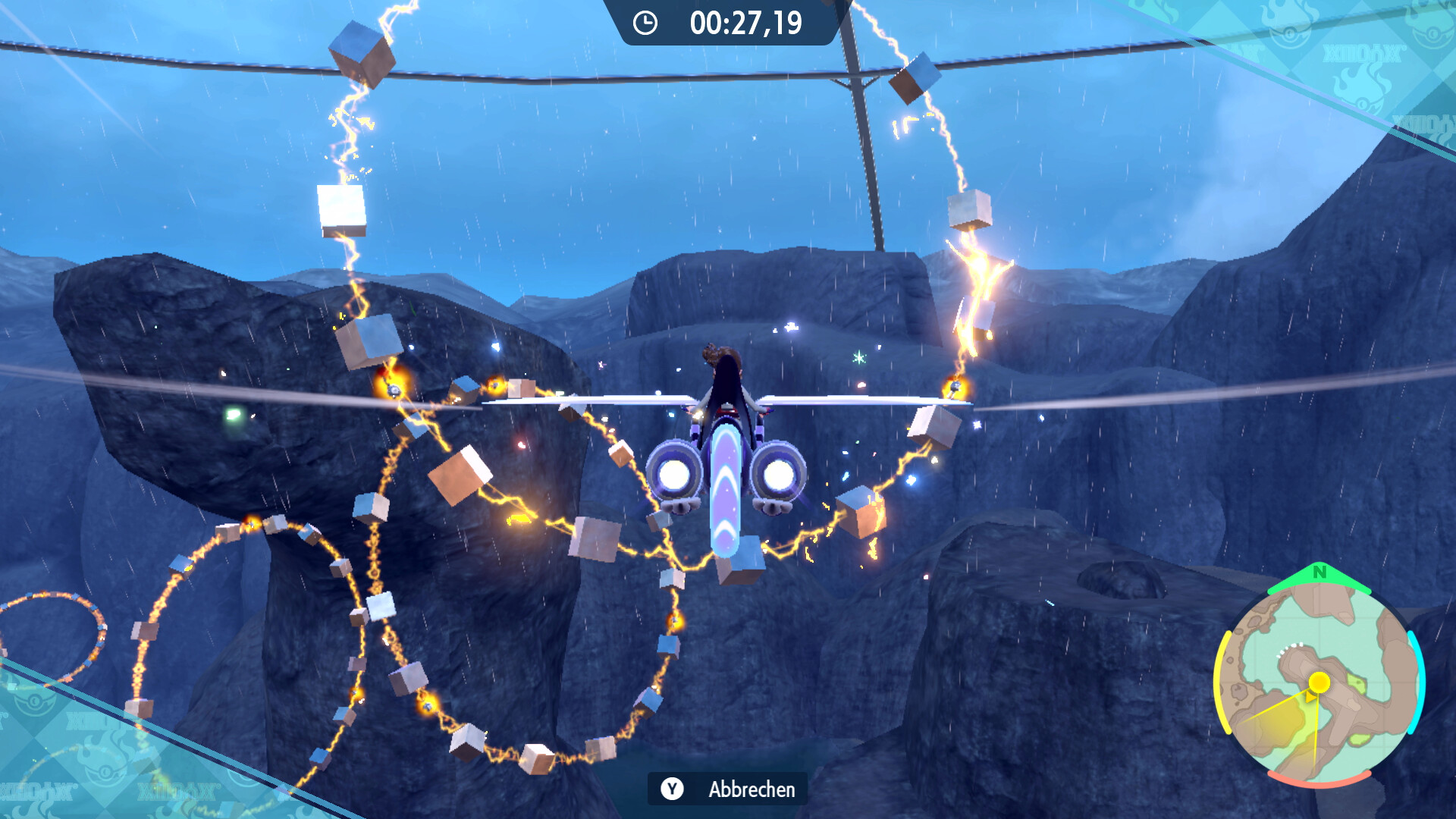Select the Abbrechen cancel label
Viewport: 1456px width, 819px height.
pyautogui.click(x=751, y=789)
